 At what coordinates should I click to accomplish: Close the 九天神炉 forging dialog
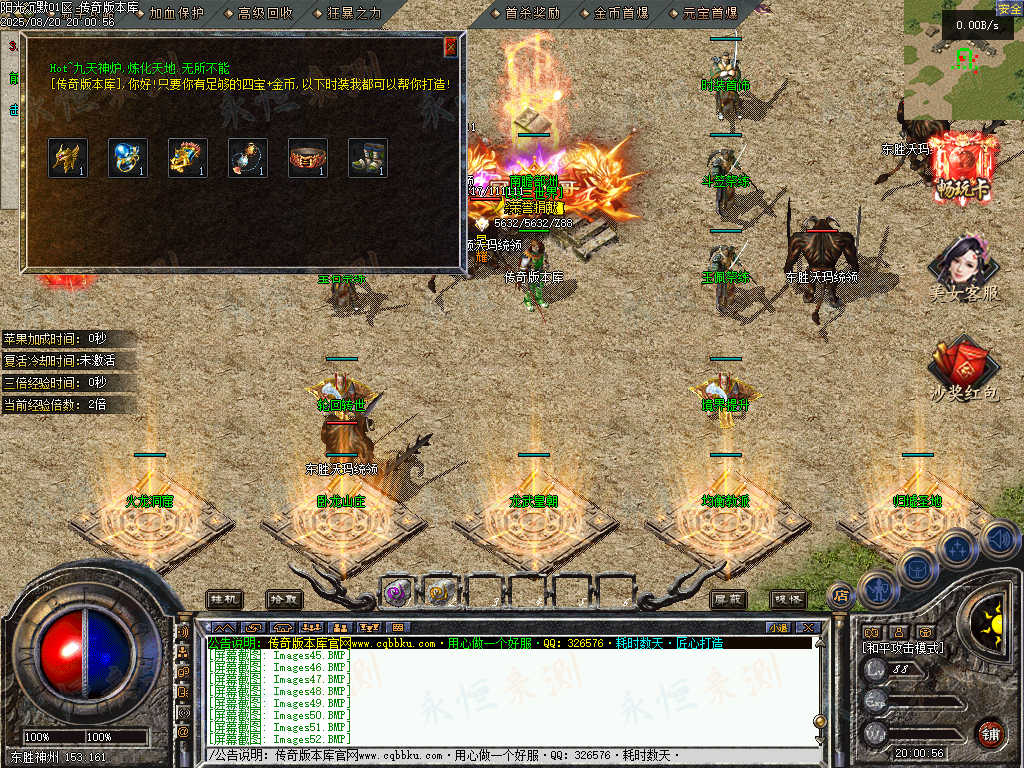tap(450, 47)
